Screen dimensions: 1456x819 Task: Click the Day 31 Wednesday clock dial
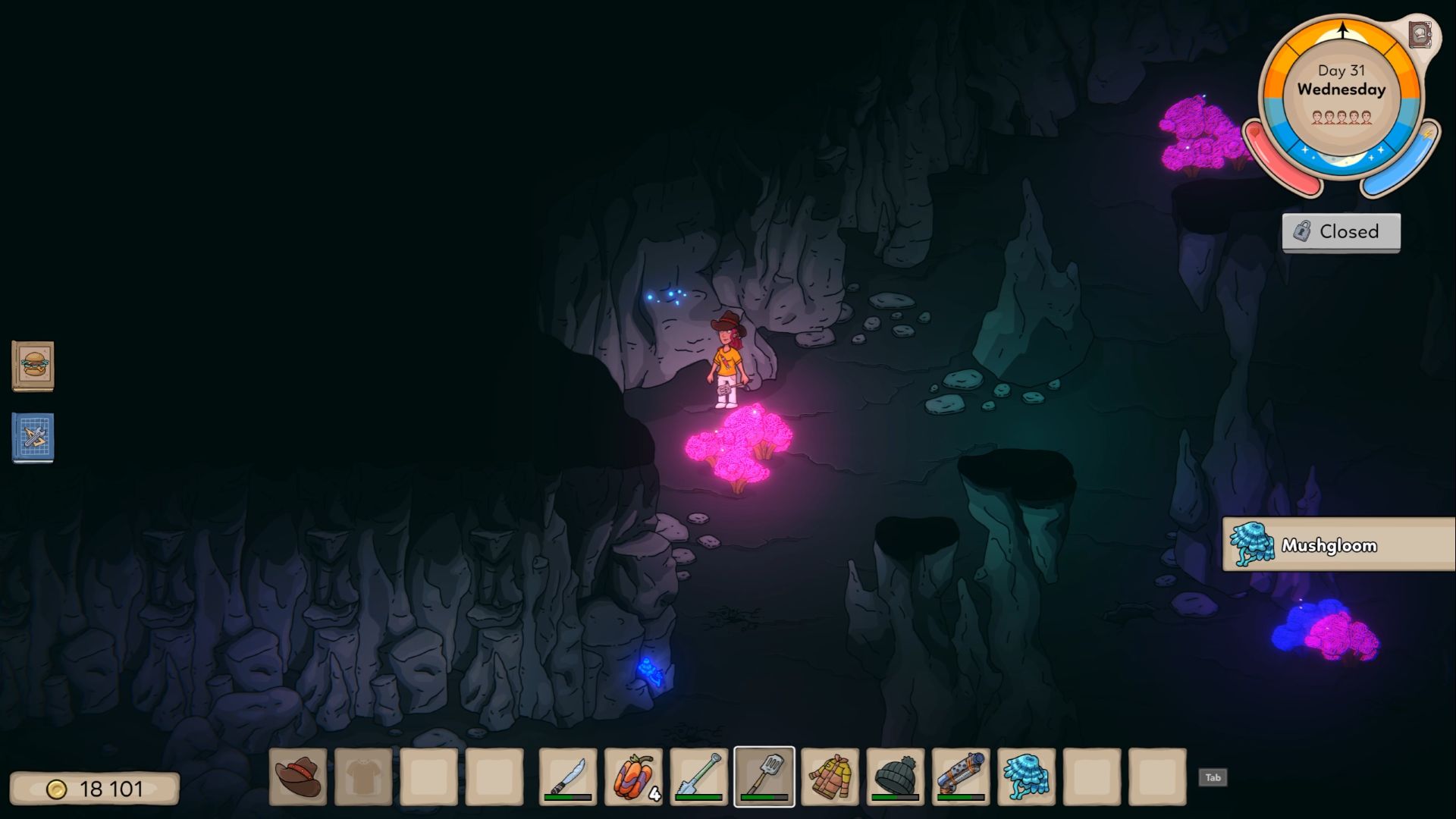click(1341, 95)
